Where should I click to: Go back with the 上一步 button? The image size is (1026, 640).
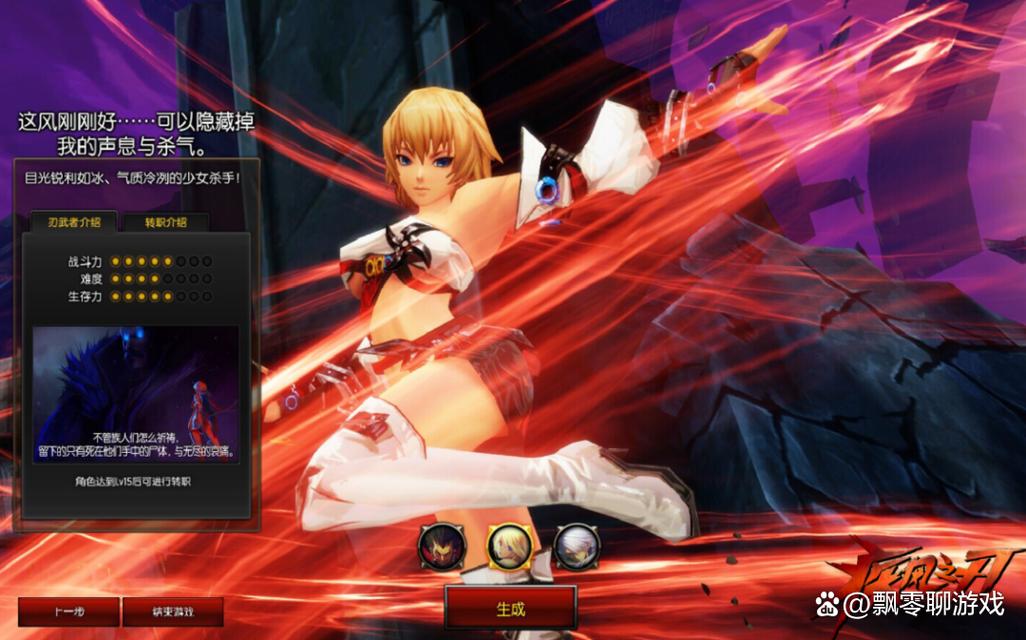pos(68,611)
